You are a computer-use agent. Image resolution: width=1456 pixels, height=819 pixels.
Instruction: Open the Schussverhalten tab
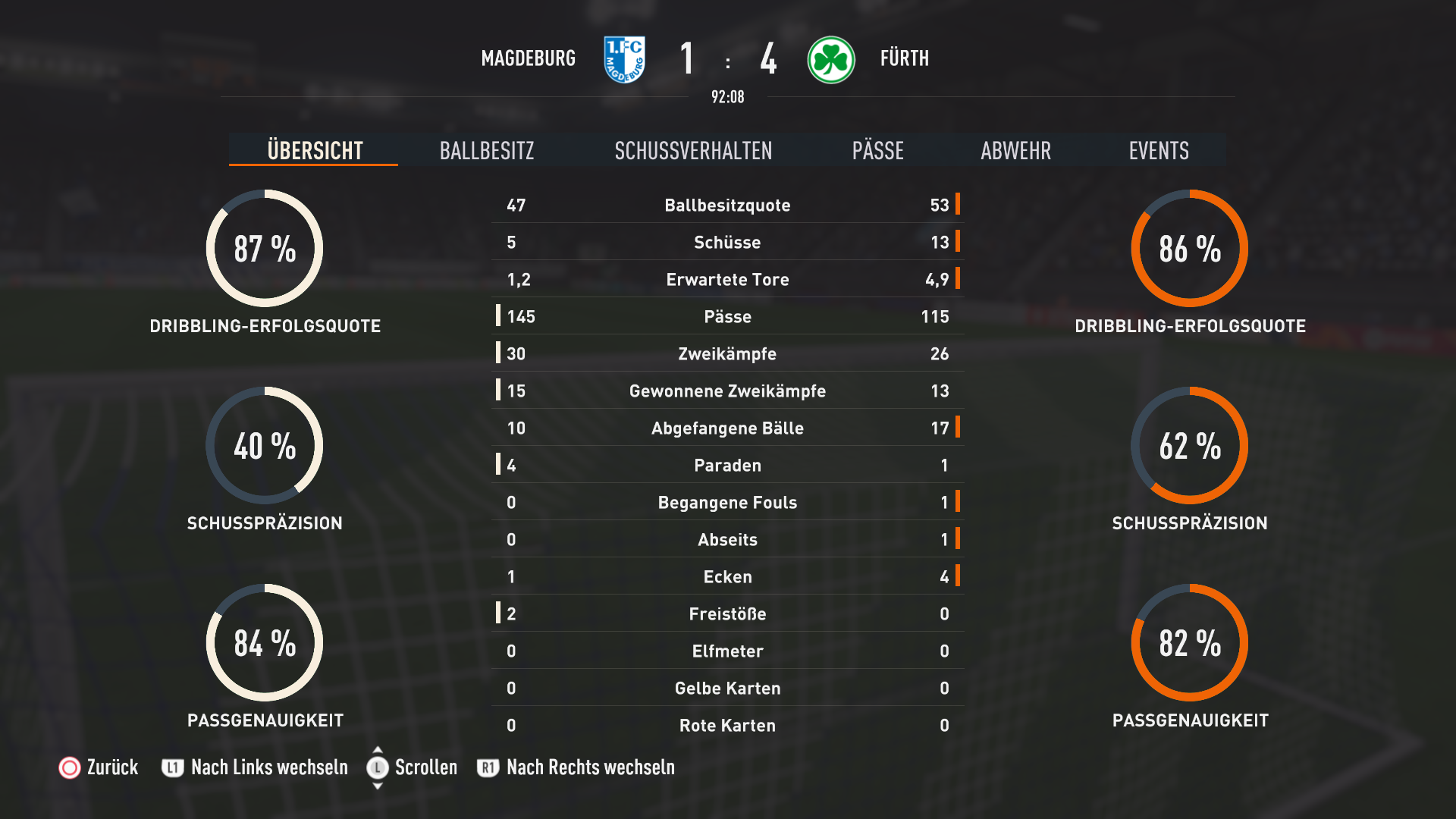coord(693,150)
